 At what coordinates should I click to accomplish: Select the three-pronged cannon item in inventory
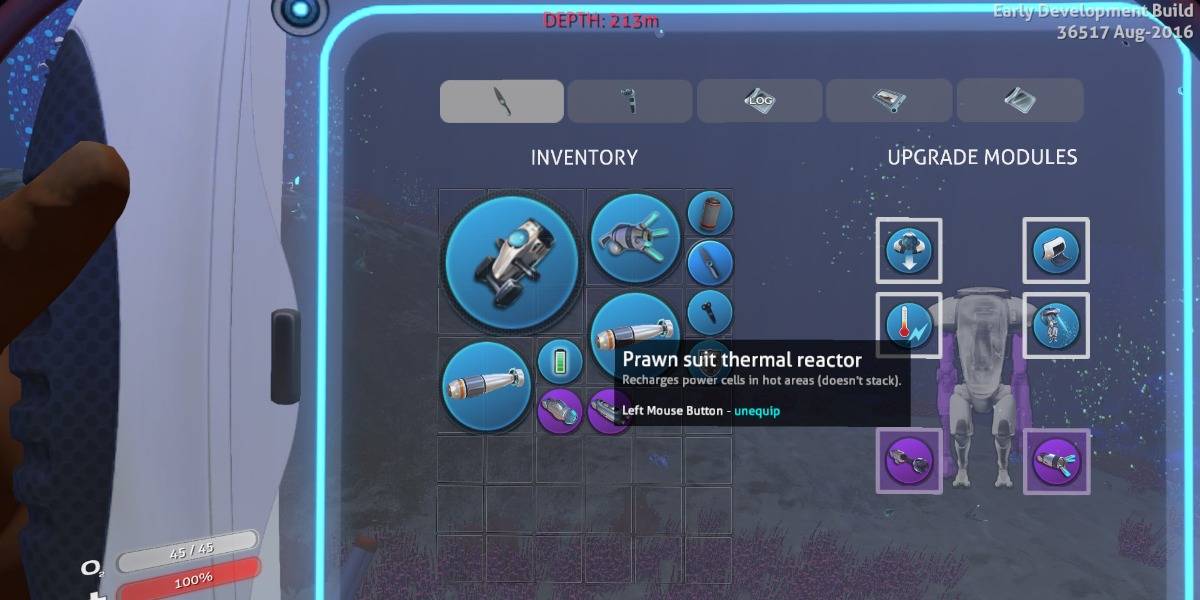pyautogui.click(x=636, y=239)
